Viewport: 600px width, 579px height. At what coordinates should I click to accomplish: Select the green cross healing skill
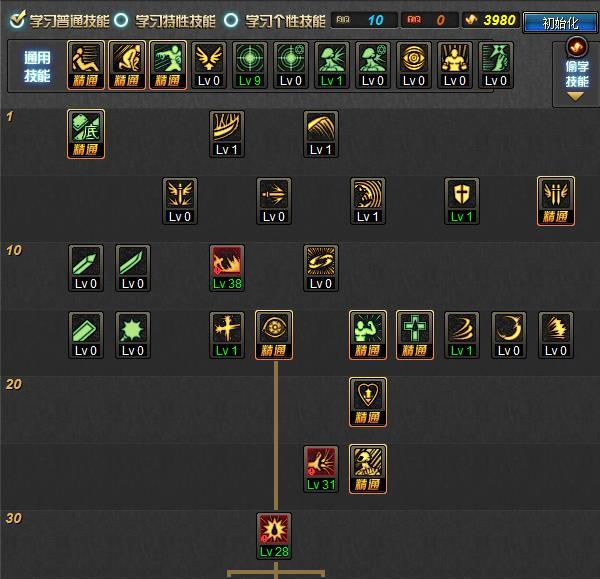415,334
